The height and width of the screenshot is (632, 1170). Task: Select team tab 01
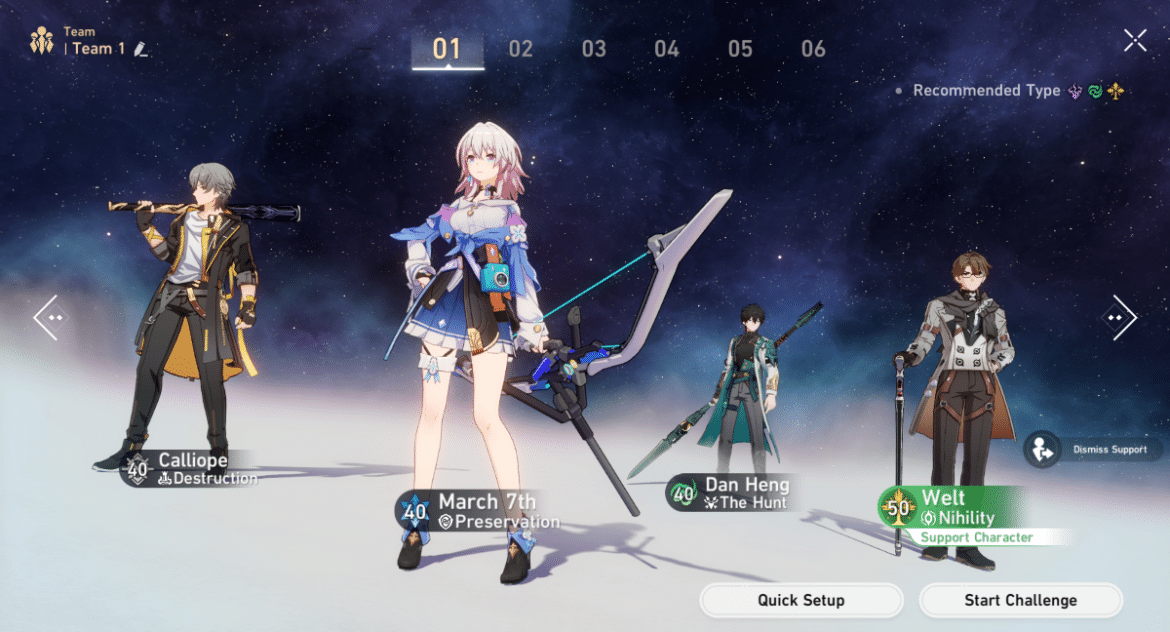[x=447, y=49]
